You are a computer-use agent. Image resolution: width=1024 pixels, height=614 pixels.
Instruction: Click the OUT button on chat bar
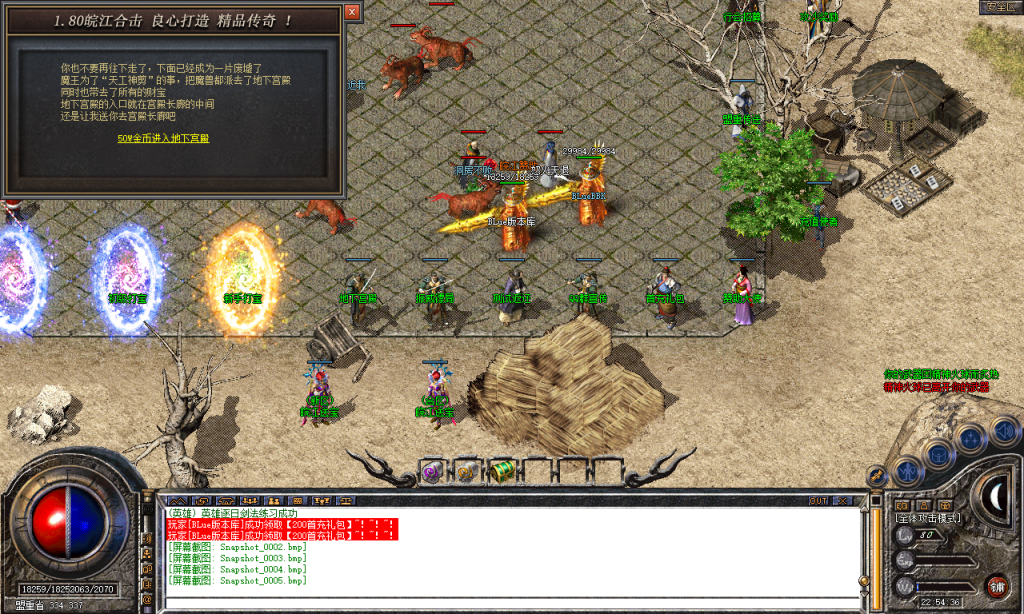coord(819,500)
